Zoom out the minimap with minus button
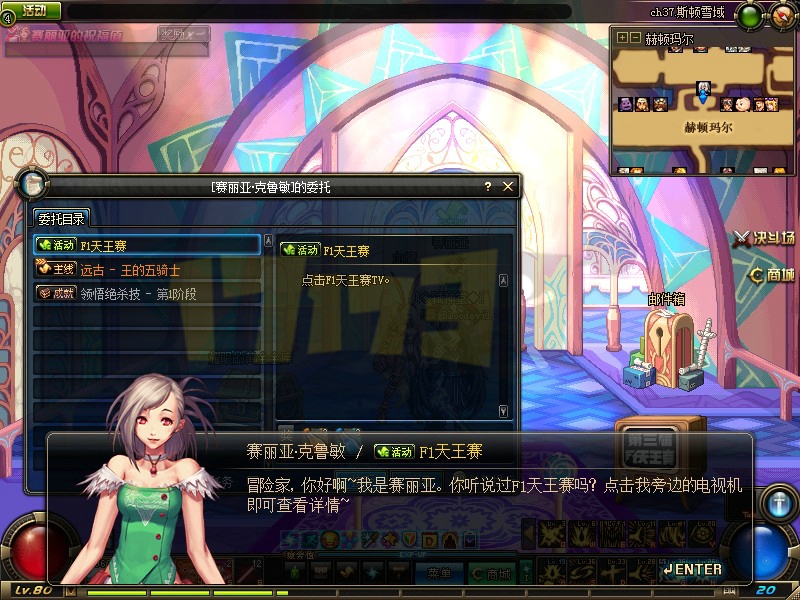The width and height of the screenshot is (800, 600). pos(635,38)
